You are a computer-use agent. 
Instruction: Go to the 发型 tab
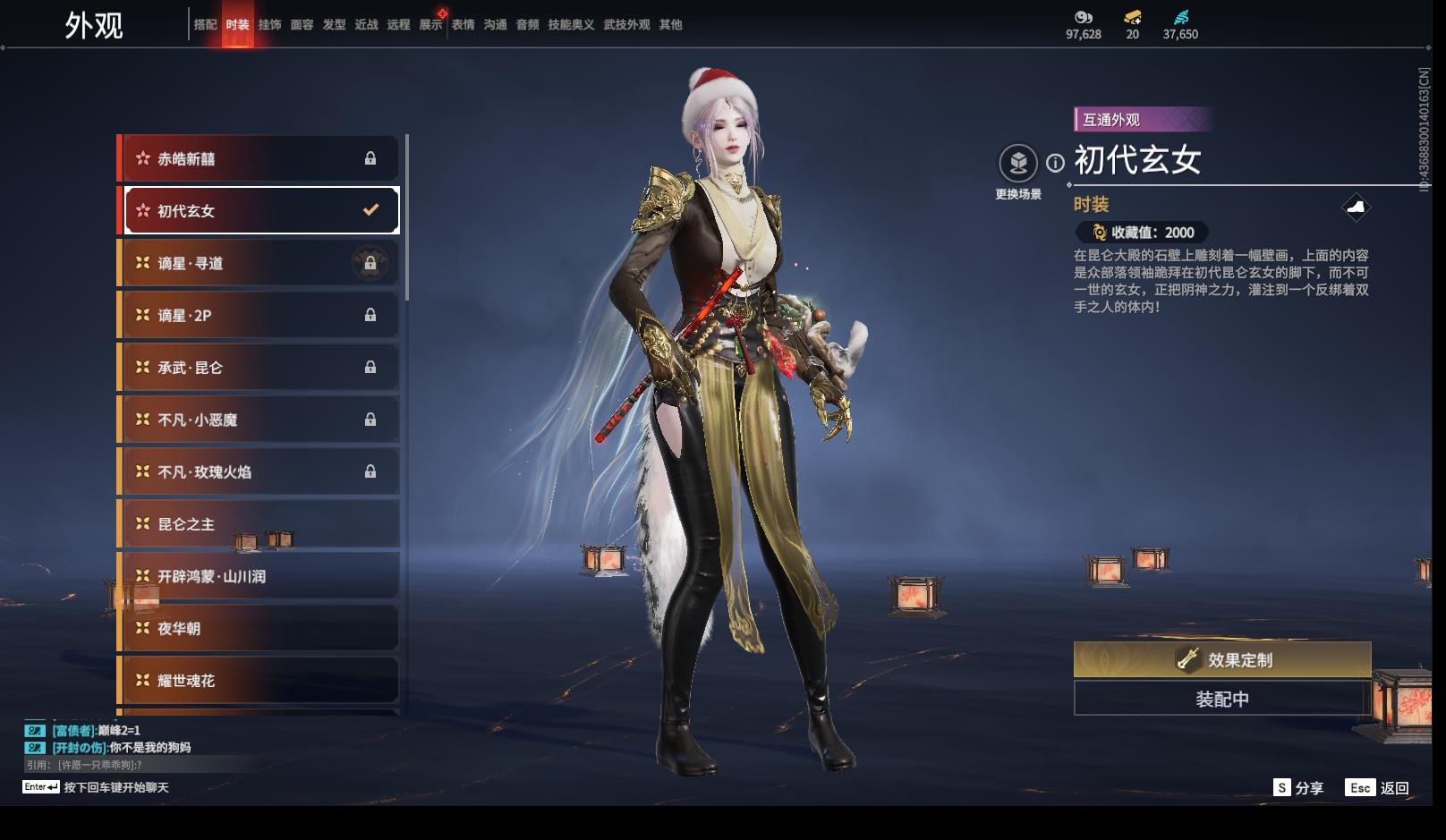[334, 25]
